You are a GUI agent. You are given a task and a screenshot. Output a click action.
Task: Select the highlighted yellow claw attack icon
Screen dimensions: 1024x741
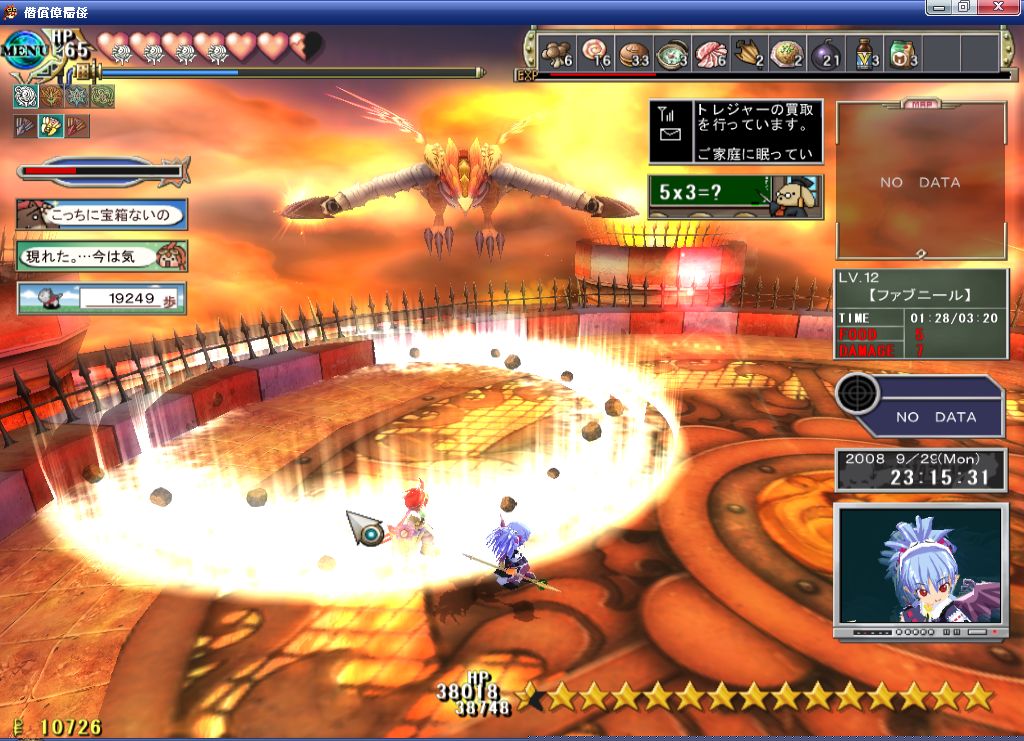[x=51, y=126]
